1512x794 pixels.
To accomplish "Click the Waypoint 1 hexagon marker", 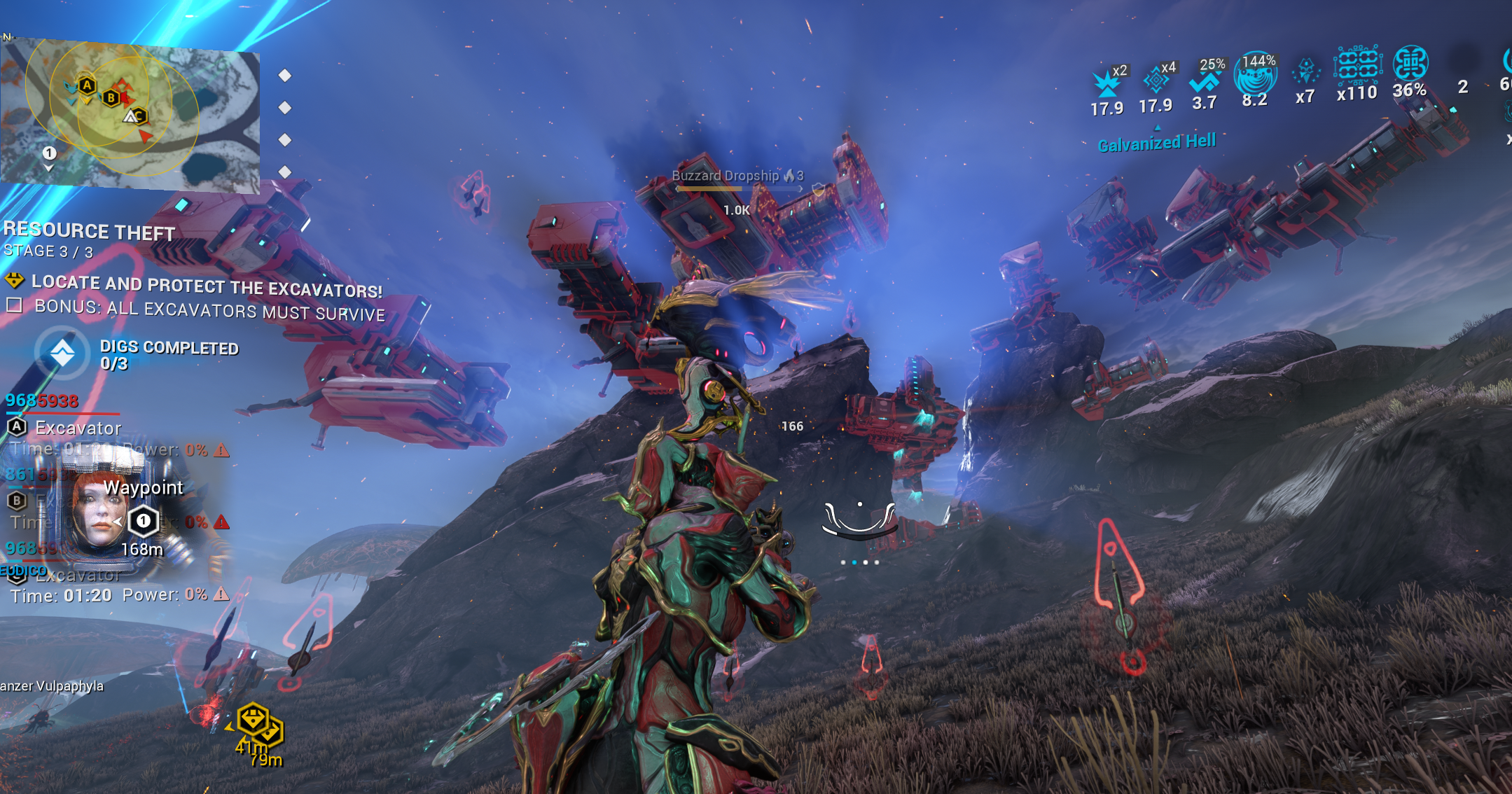I will pos(144,521).
